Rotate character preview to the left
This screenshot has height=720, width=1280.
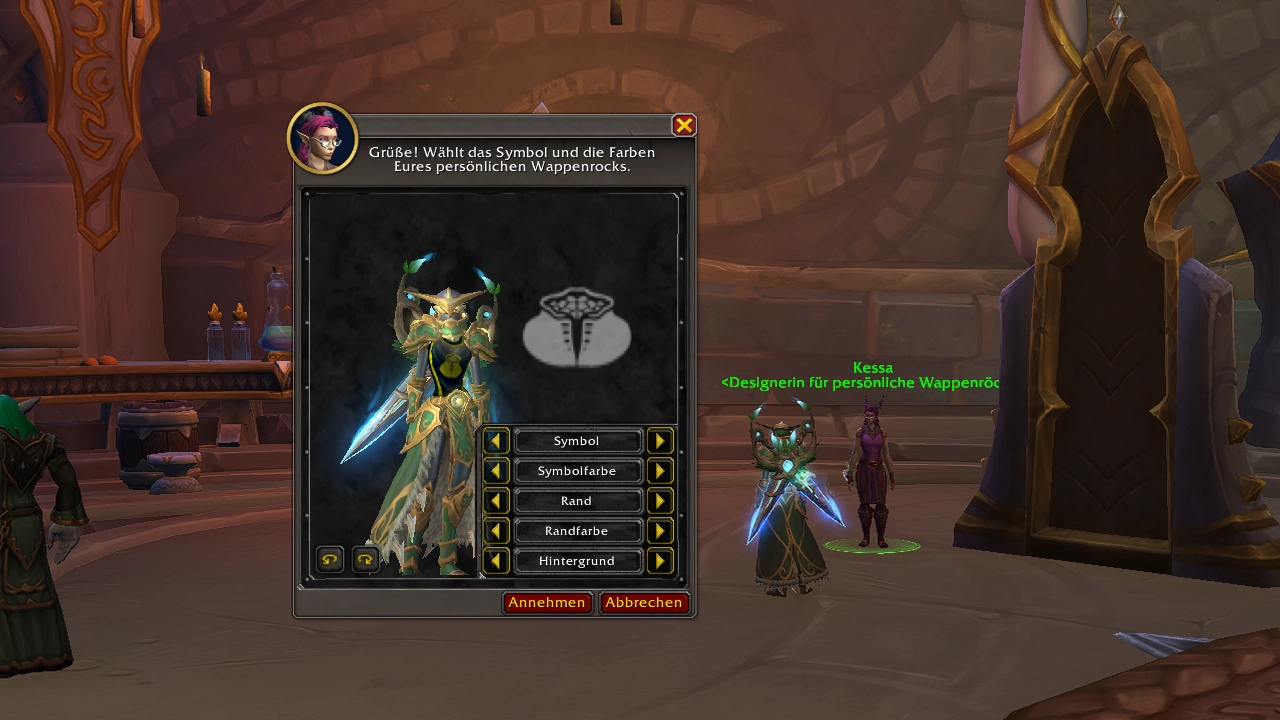coord(330,560)
